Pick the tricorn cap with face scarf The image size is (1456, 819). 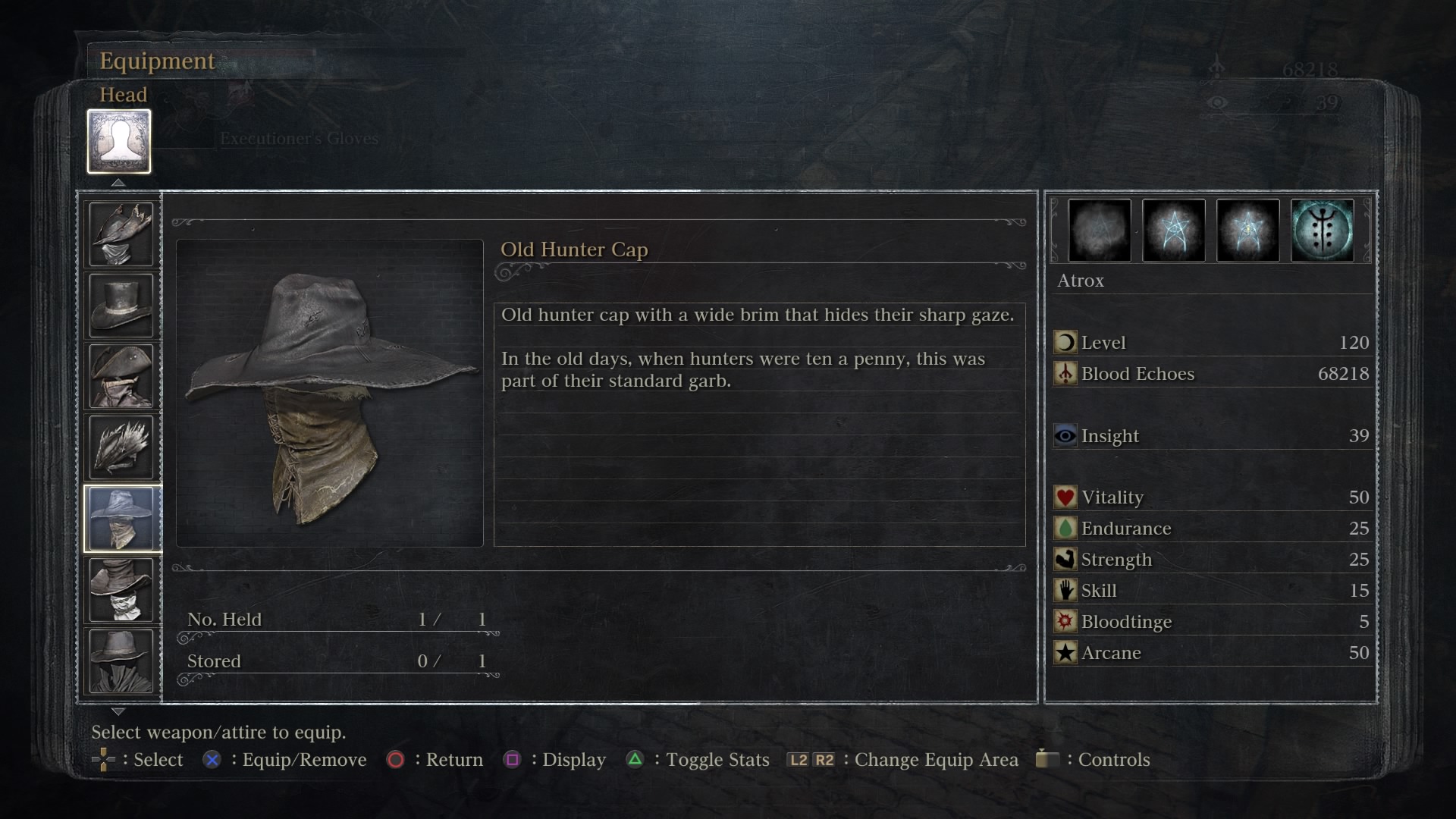pyautogui.click(x=121, y=376)
